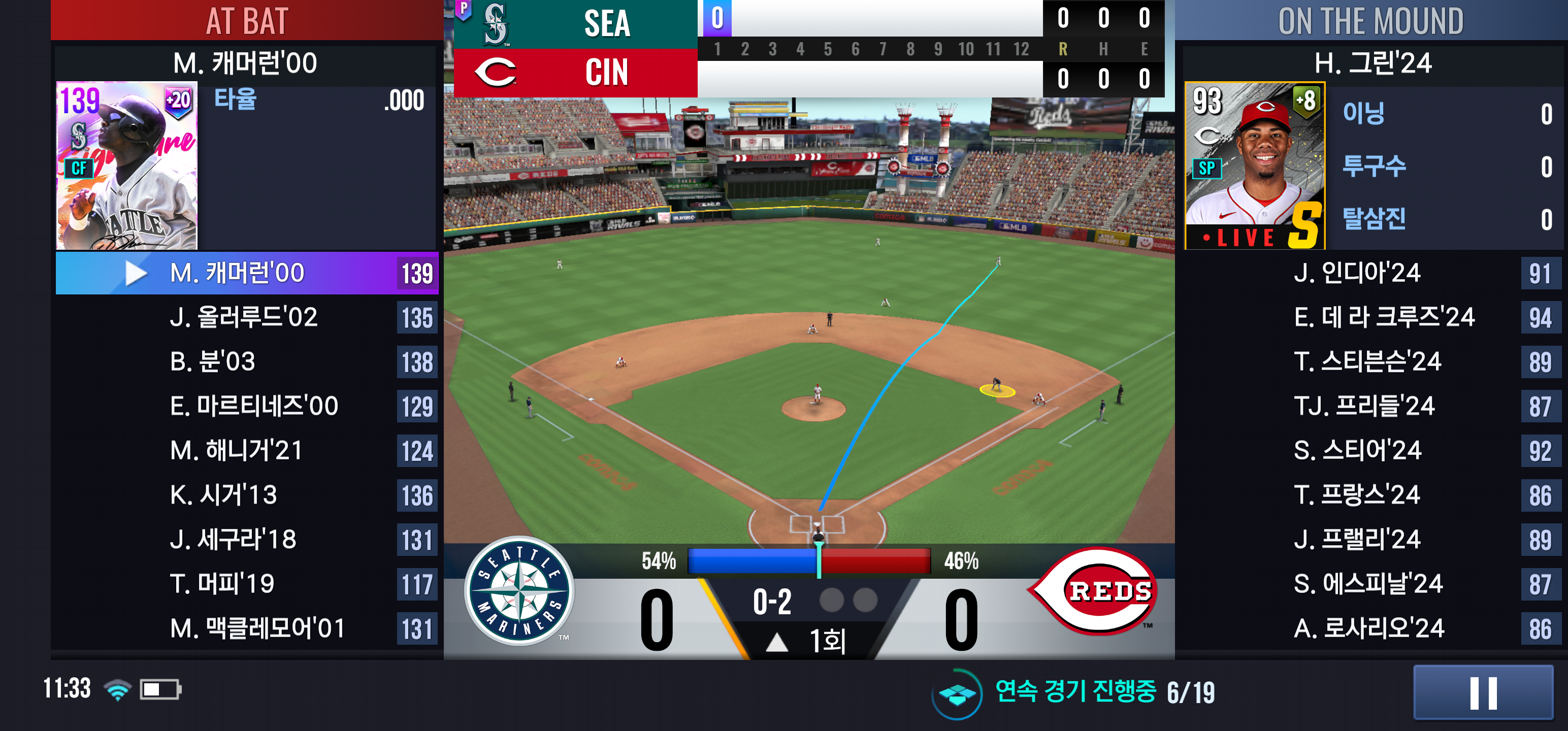
Task: Select M. 캐머런'00 in the batting lineup
Action: coord(246,273)
